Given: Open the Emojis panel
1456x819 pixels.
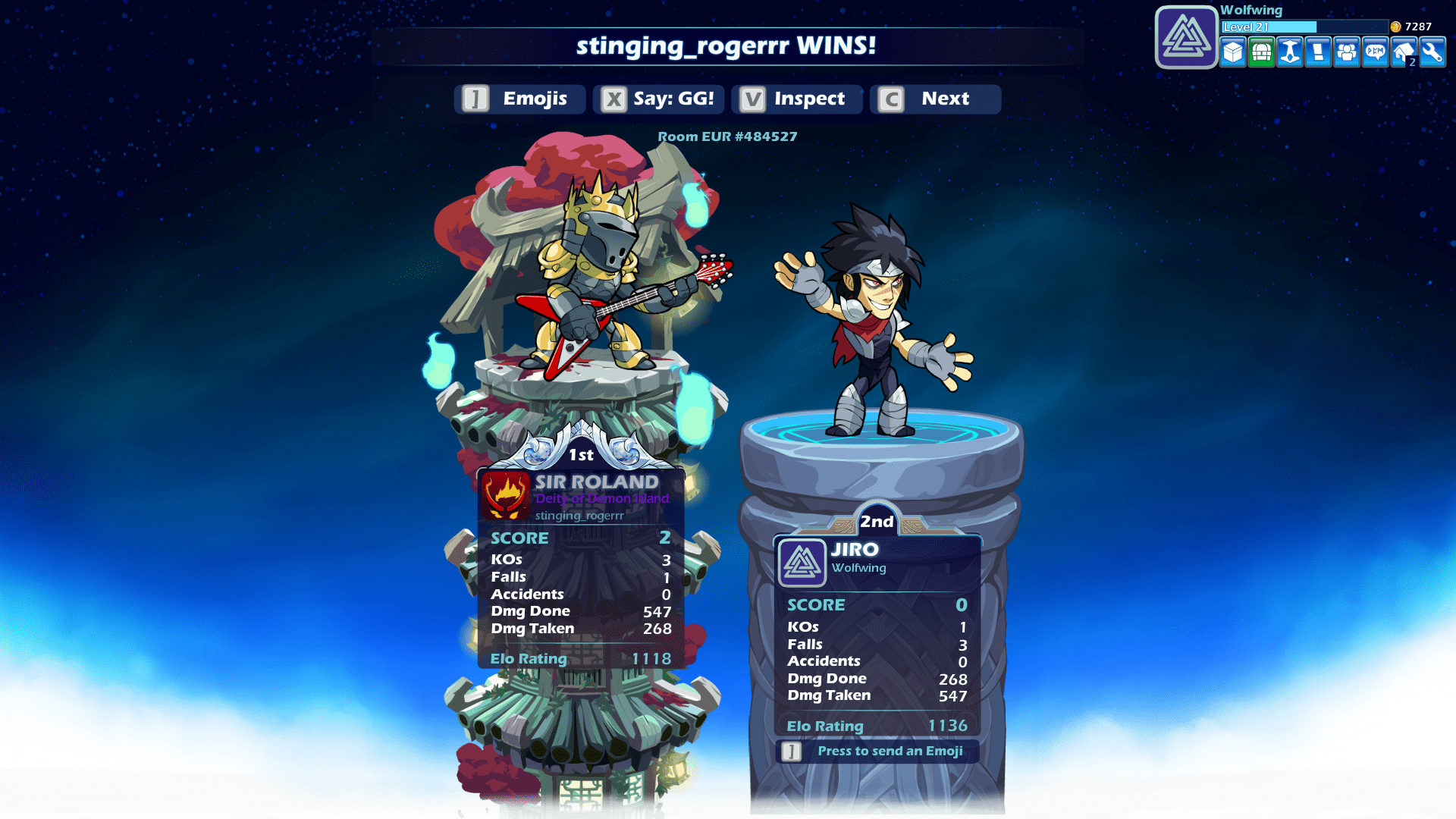Looking at the screenshot, I should 519,99.
